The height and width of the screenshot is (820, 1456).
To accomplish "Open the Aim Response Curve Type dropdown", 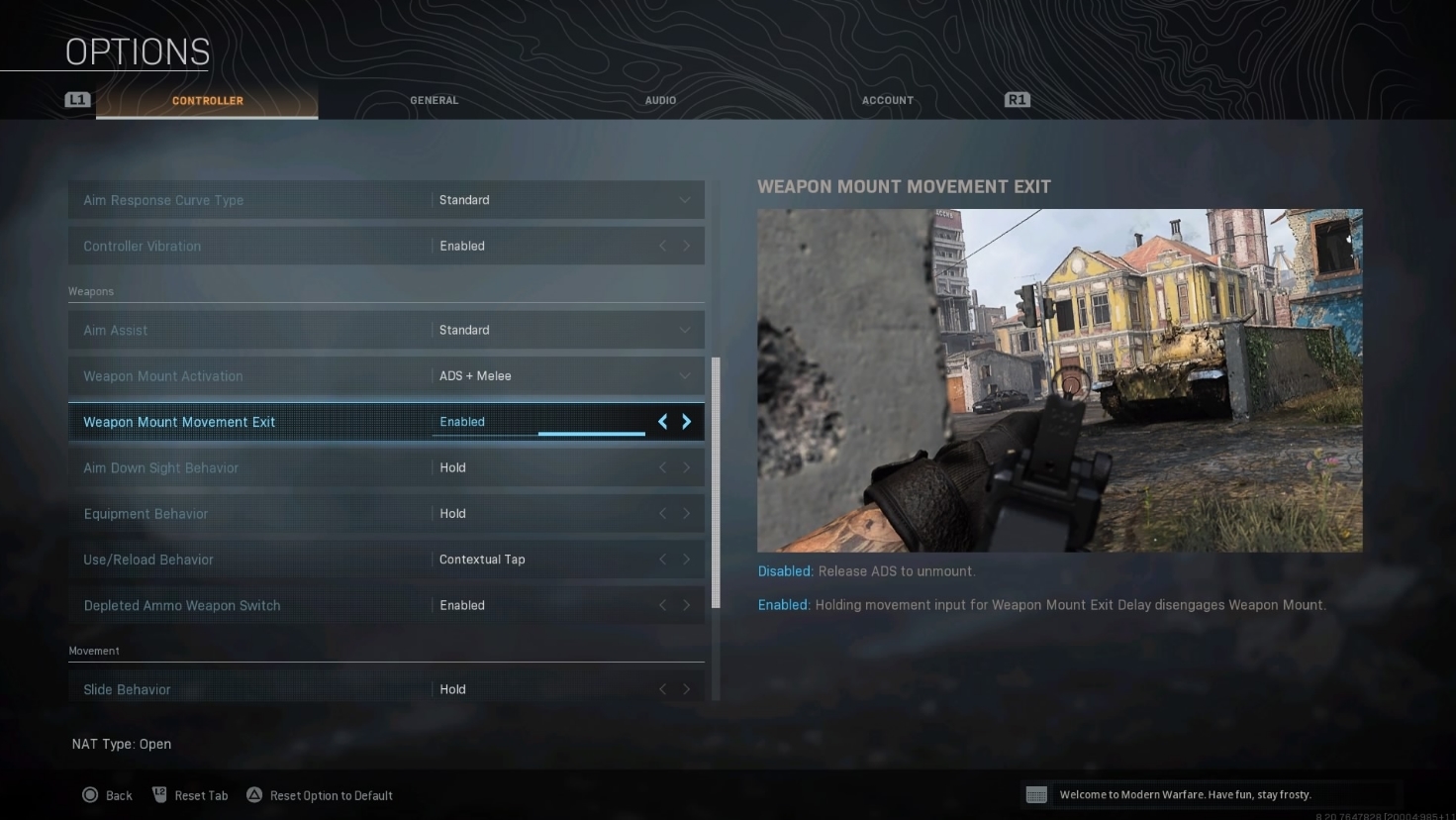I will 684,200.
